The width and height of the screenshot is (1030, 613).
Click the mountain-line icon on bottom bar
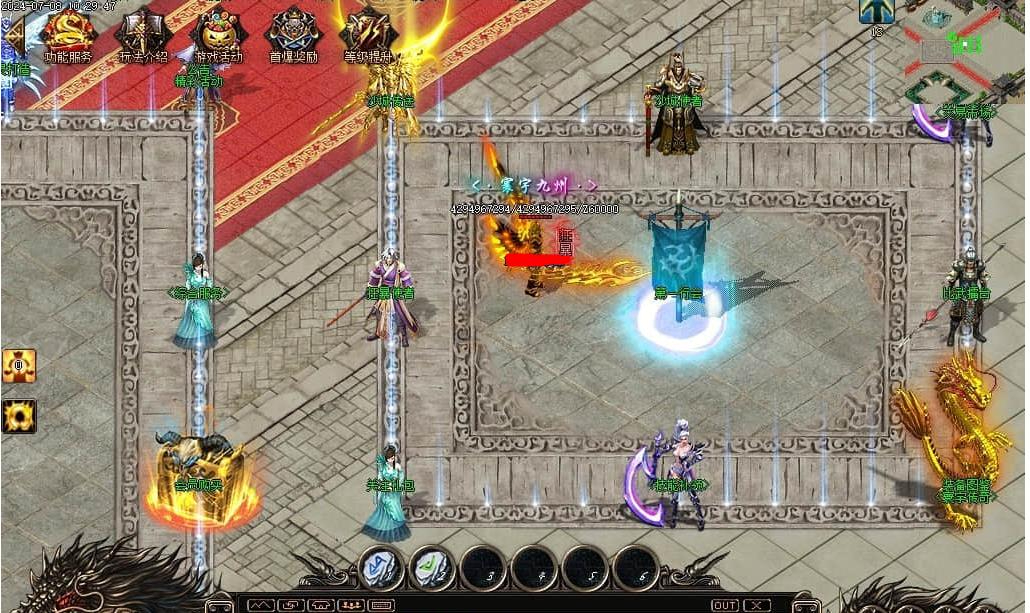[x=261, y=605]
